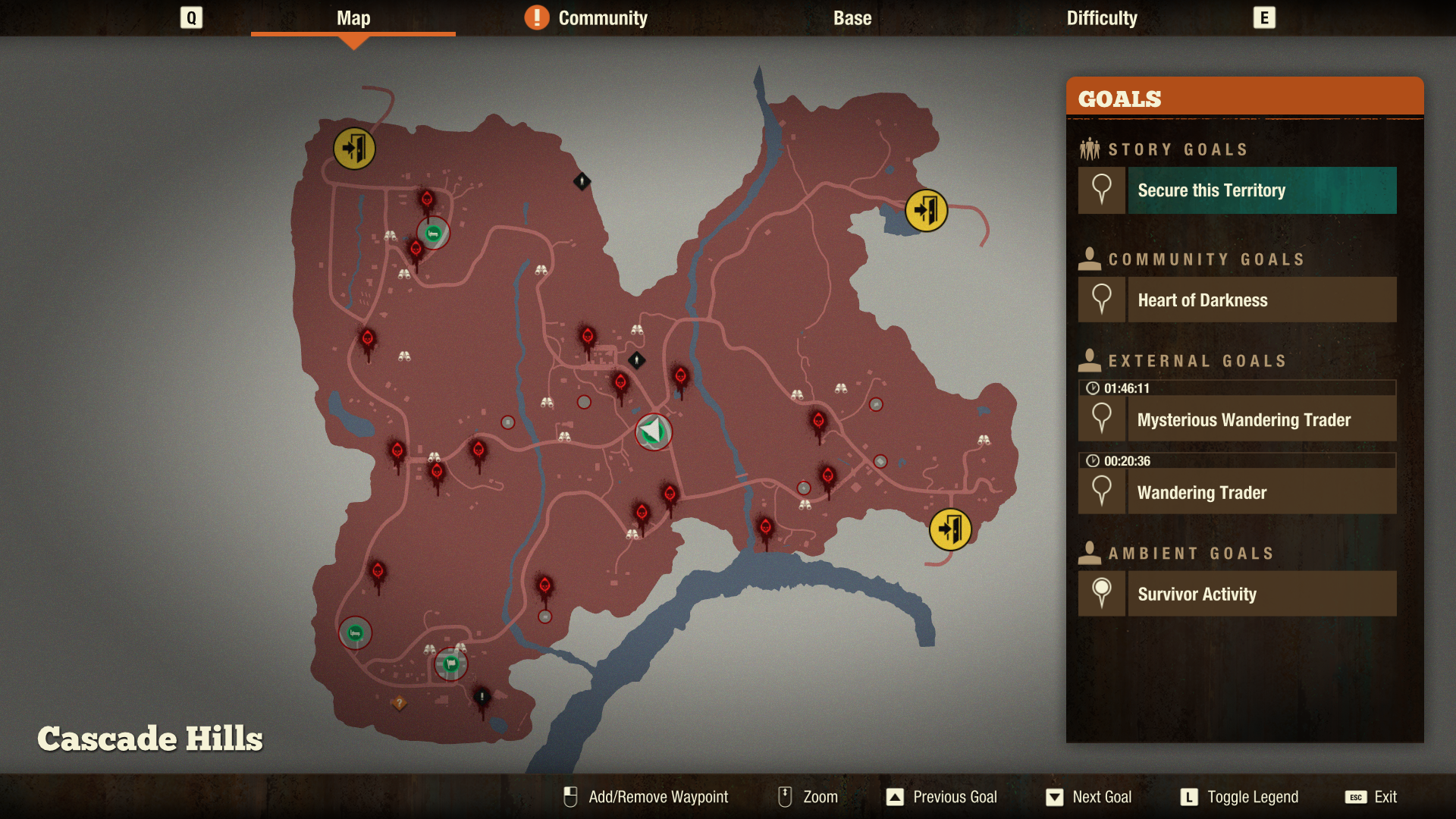Click the green bed outpost icon top-left
The image size is (1456, 819).
click(431, 234)
